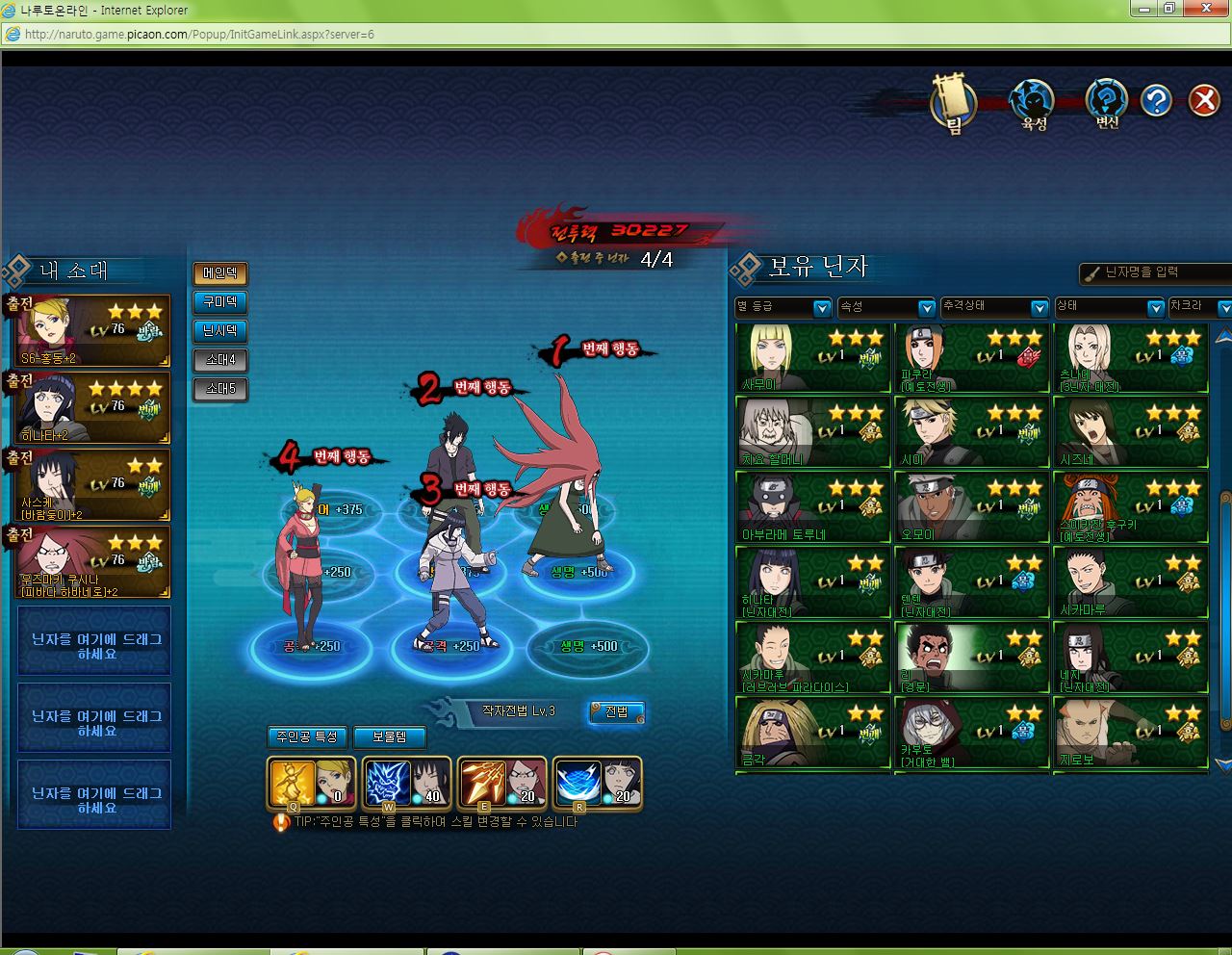Select the 오모이 ninja card
1232x955 pixels.
click(971, 508)
